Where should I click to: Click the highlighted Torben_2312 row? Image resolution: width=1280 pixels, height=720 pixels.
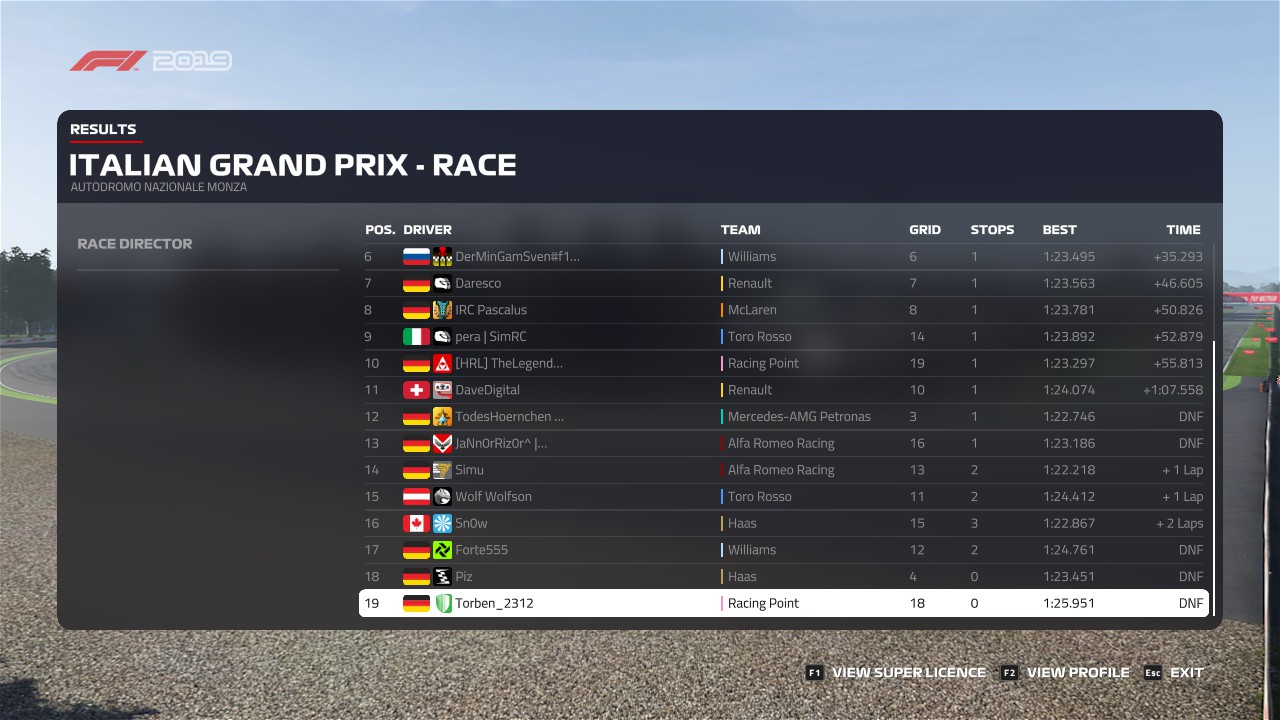[x=784, y=603]
